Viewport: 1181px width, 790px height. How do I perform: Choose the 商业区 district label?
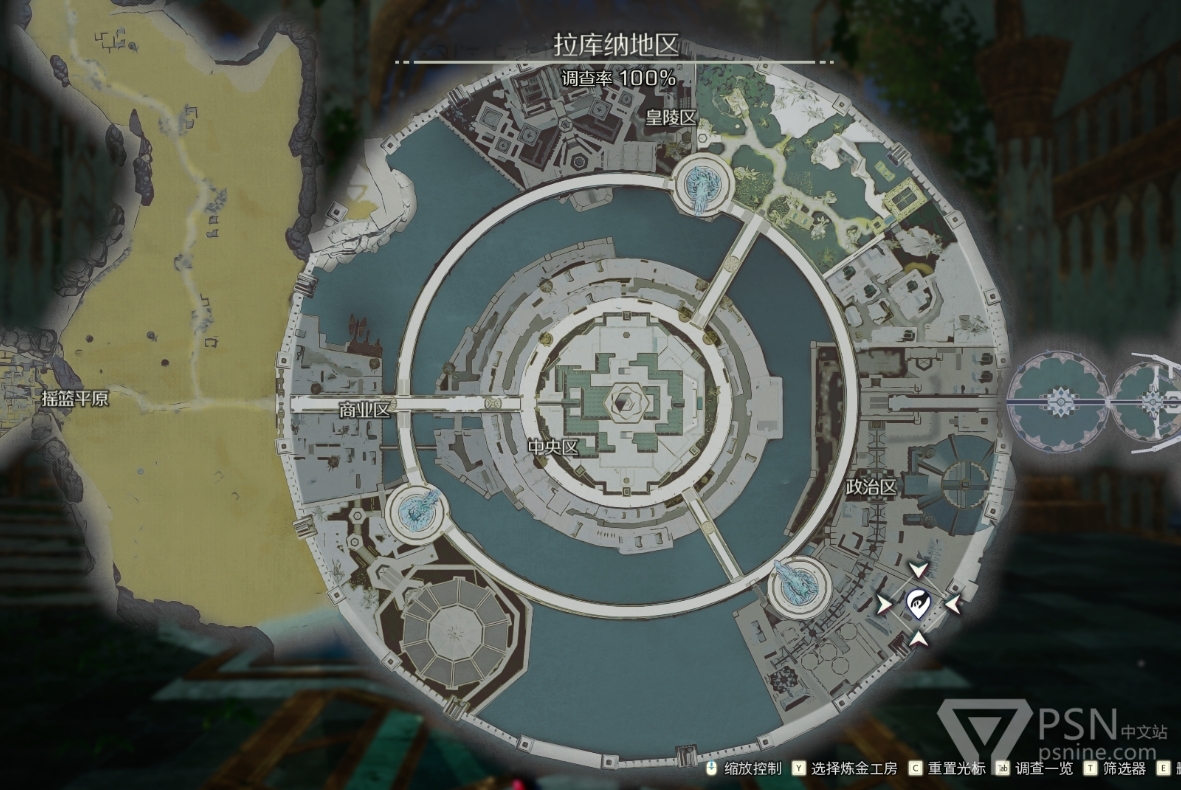point(364,409)
